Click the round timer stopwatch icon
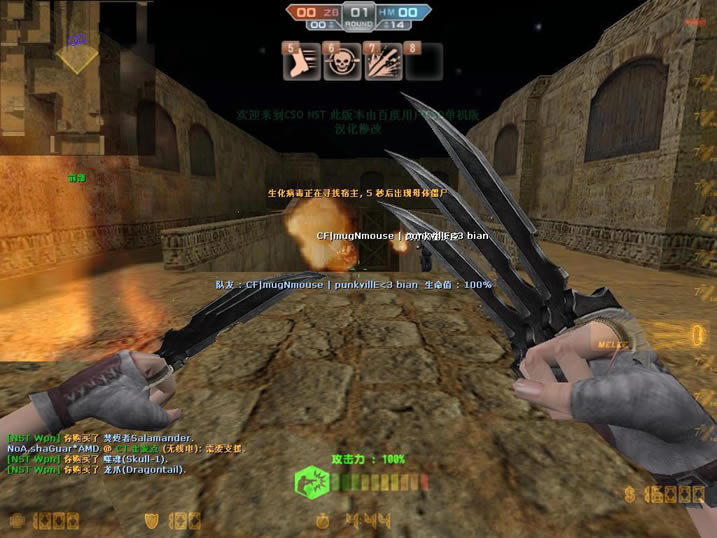Image resolution: width=717 pixels, height=538 pixels. [x=325, y=520]
